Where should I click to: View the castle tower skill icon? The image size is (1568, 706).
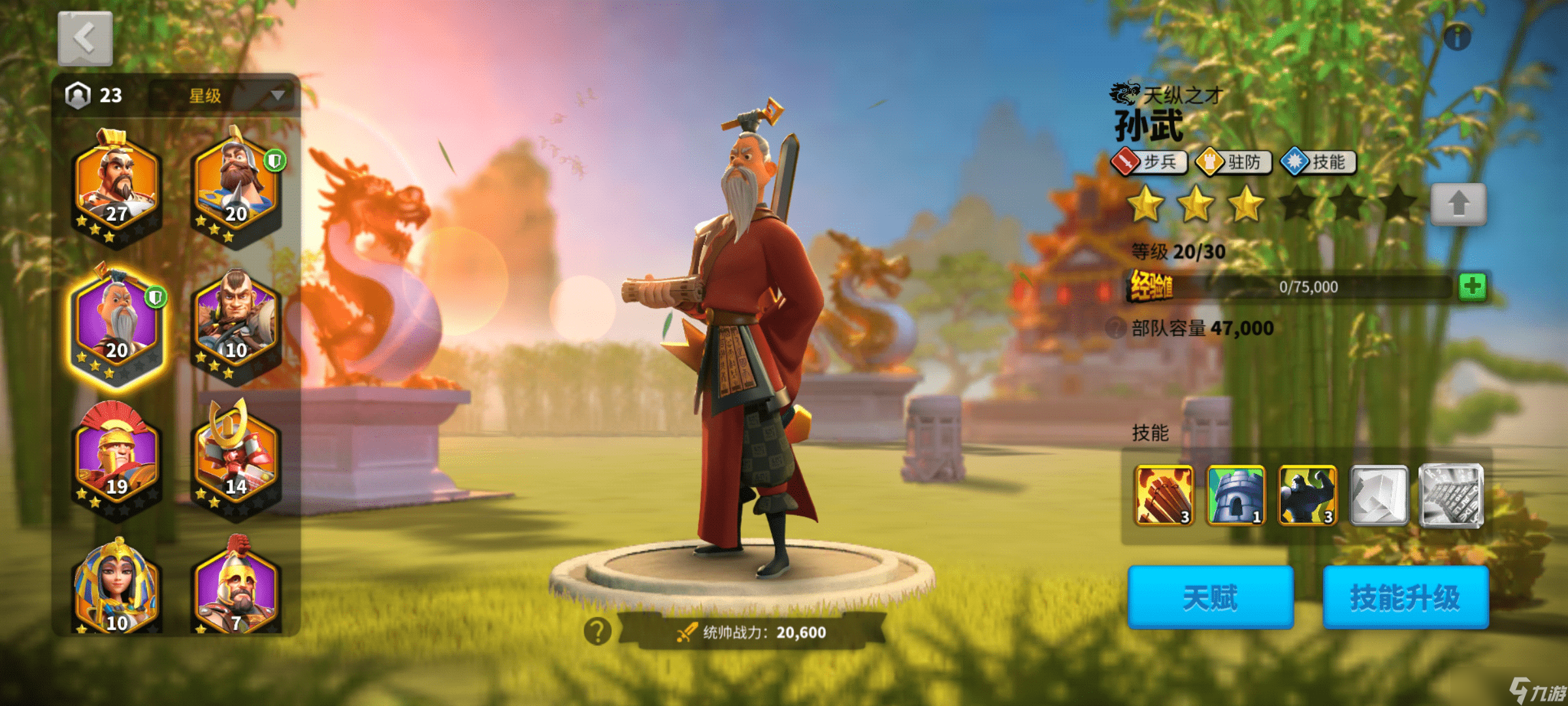click(x=1235, y=496)
